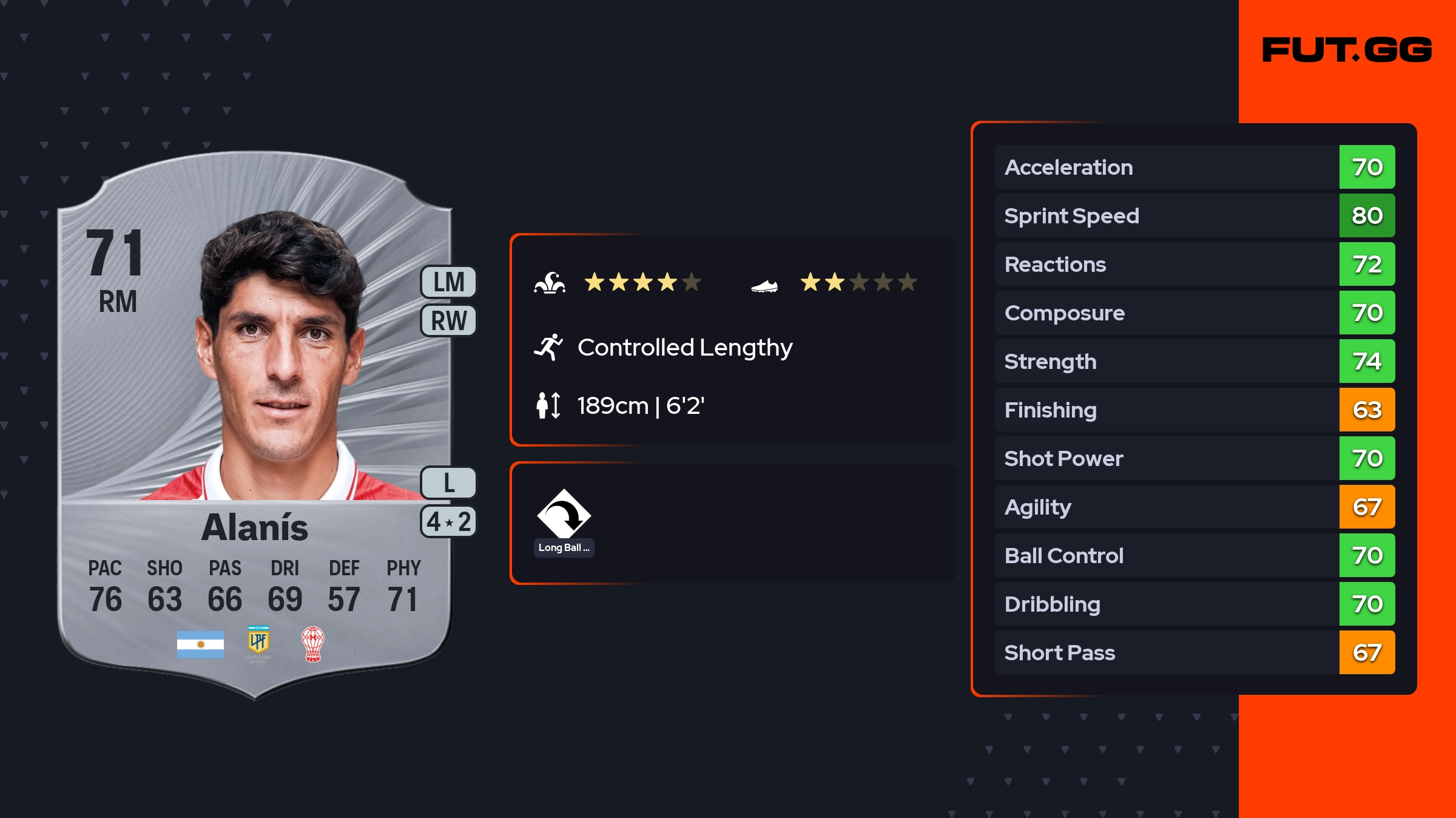The image size is (1456, 818).
Task: Select the skill moves and weak foot badge
Action: 449,522
